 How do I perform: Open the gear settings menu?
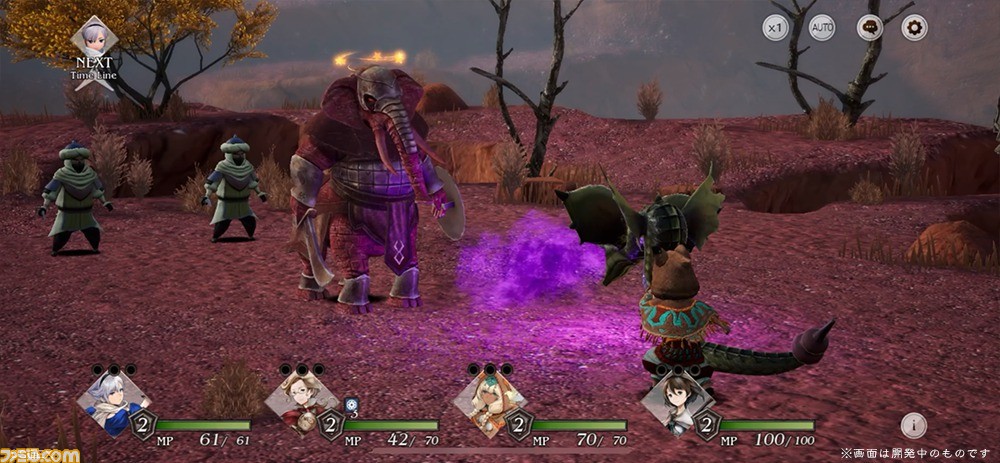(914, 29)
